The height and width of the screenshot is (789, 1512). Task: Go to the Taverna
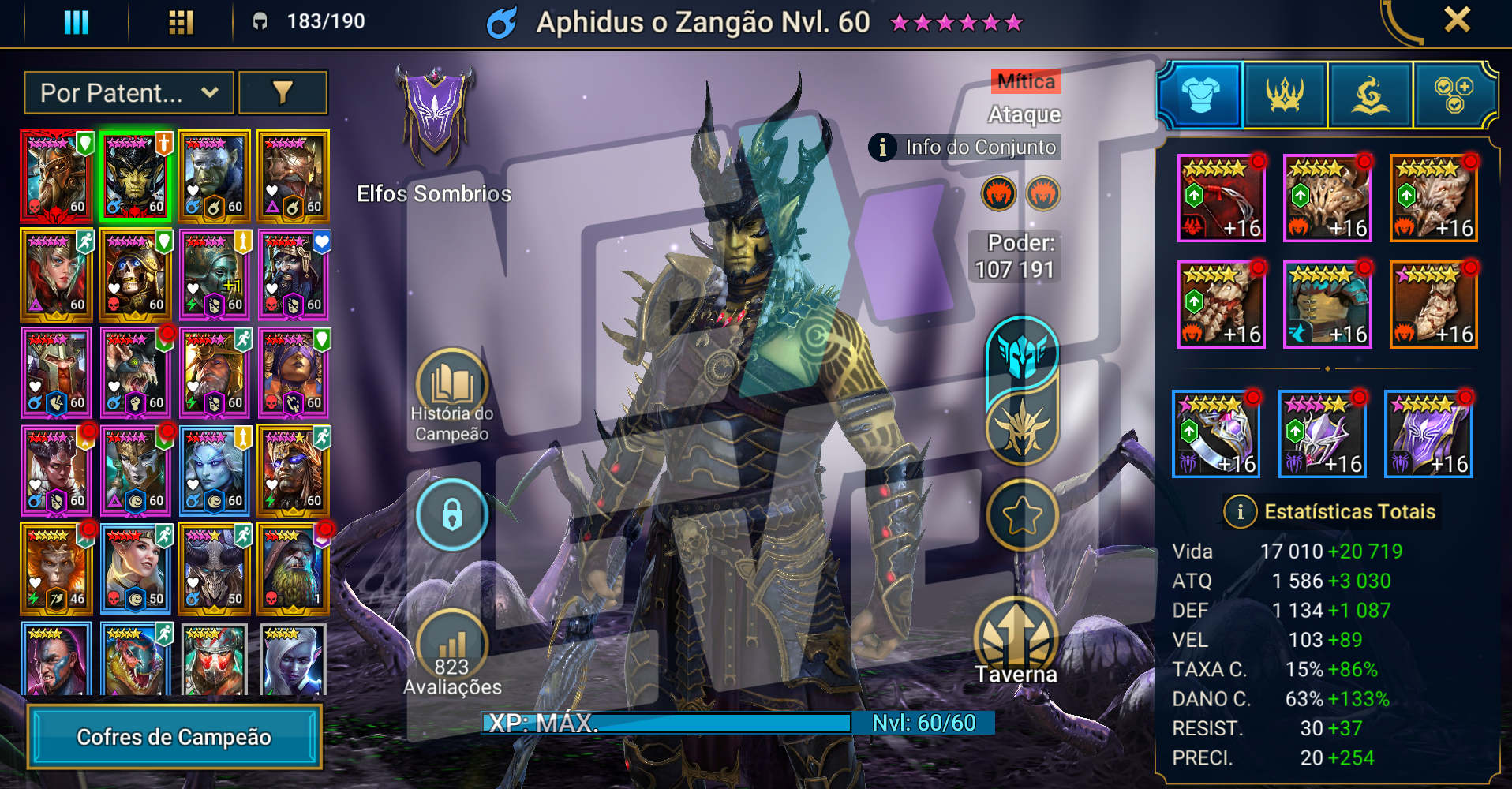pos(1016,641)
